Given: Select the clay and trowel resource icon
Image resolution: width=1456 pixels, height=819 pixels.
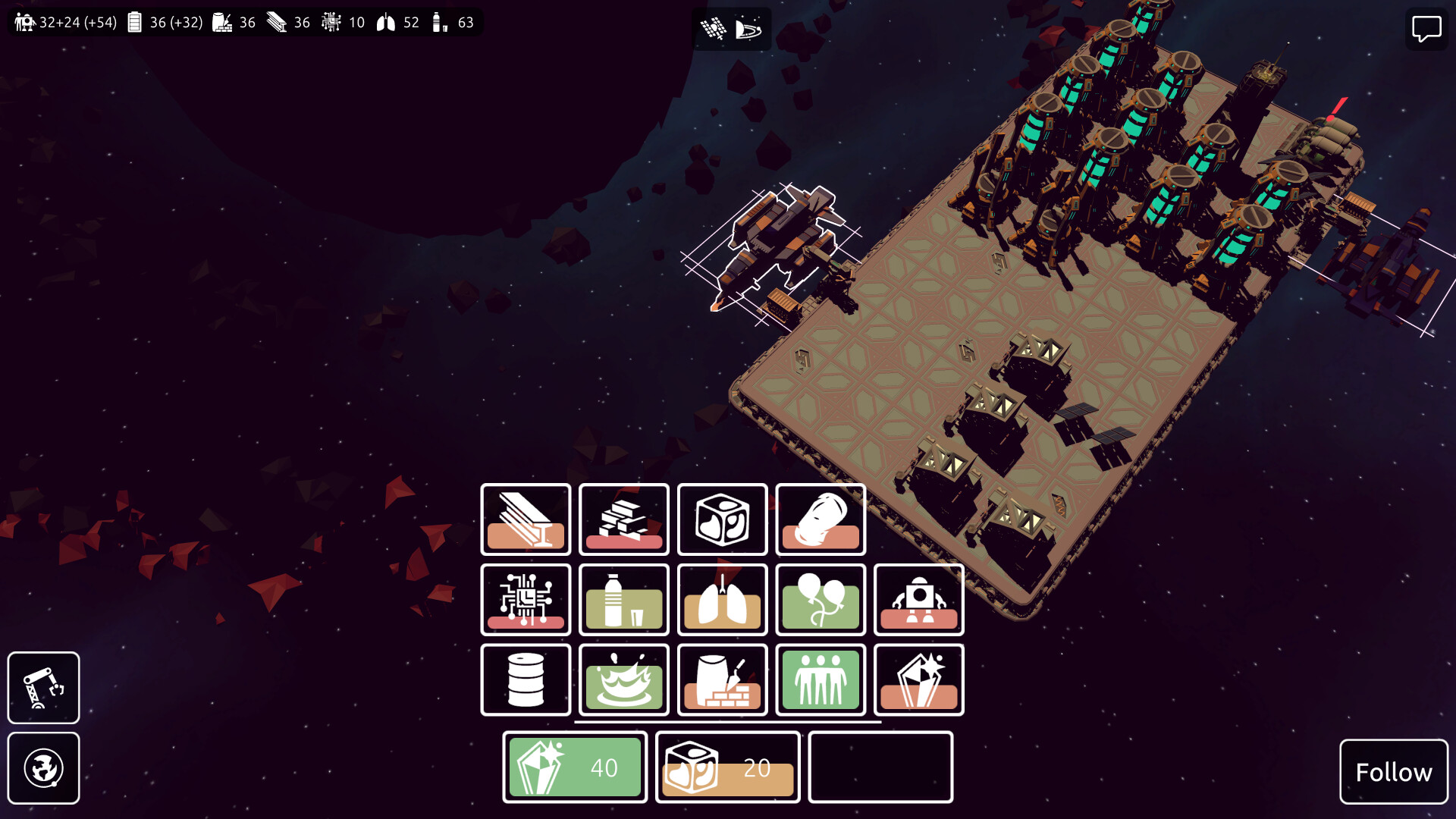Looking at the screenshot, I should 722,679.
